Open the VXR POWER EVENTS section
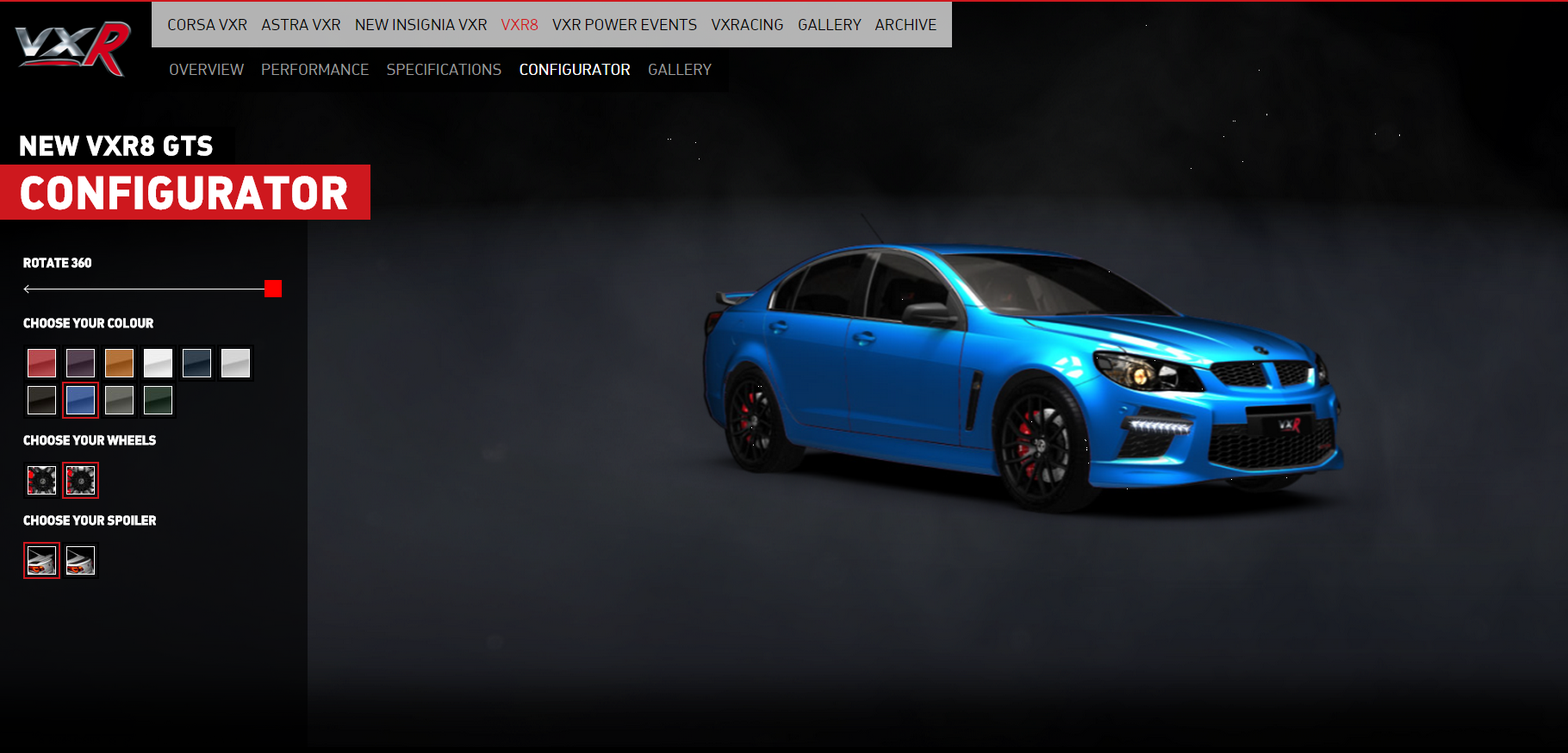 pyautogui.click(x=624, y=24)
